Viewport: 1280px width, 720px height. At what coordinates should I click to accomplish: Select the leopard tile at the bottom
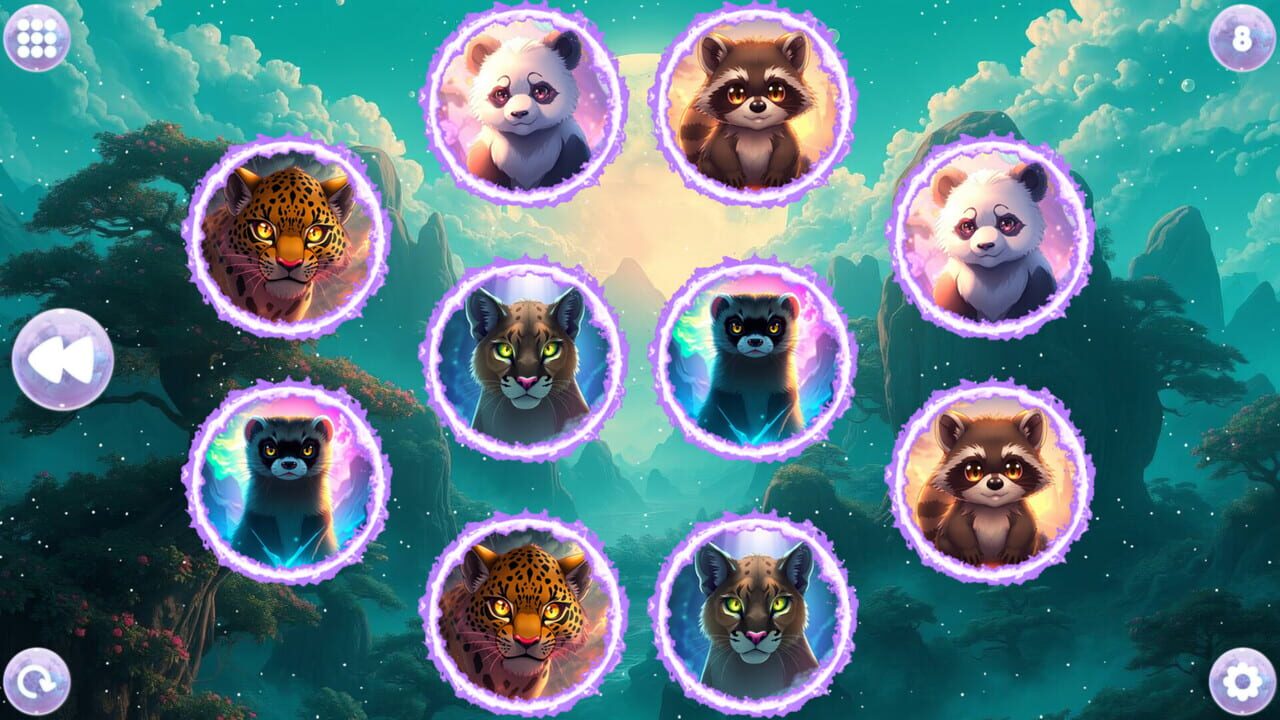tap(520, 615)
